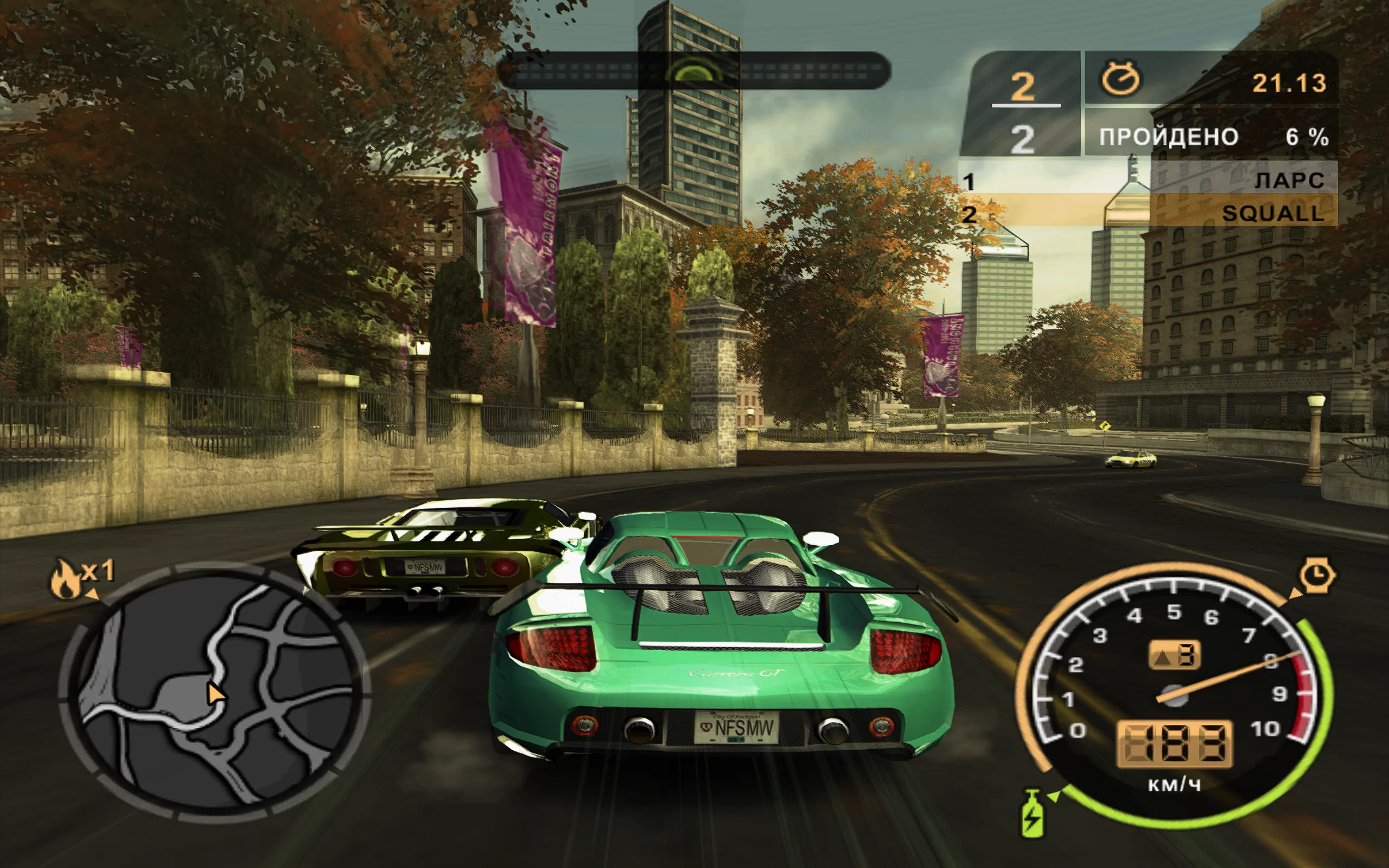The image size is (1389, 868).
Task: Click the police radar detector bar
Action: coord(694,71)
